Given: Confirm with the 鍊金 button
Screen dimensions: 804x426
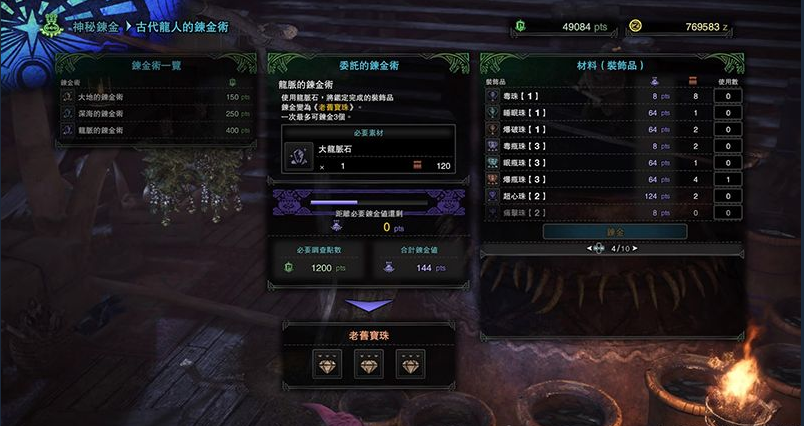Looking at the screenshot, I should pos(615,231).
